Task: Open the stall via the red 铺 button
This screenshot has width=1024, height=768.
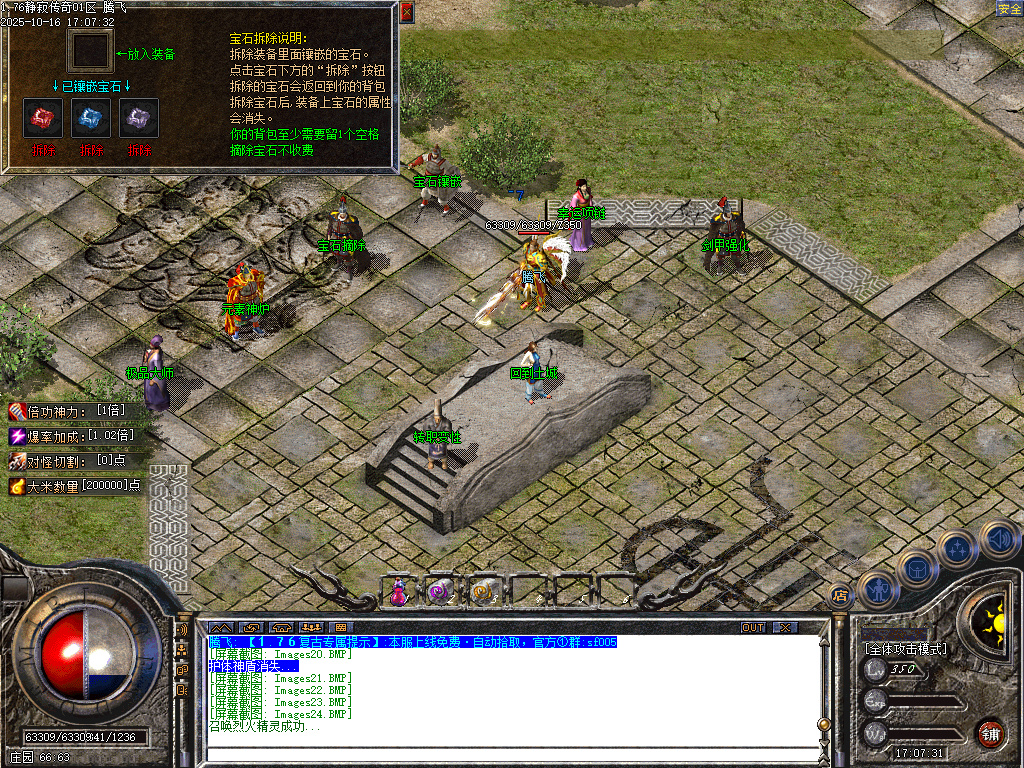Action: coord(990,733)
